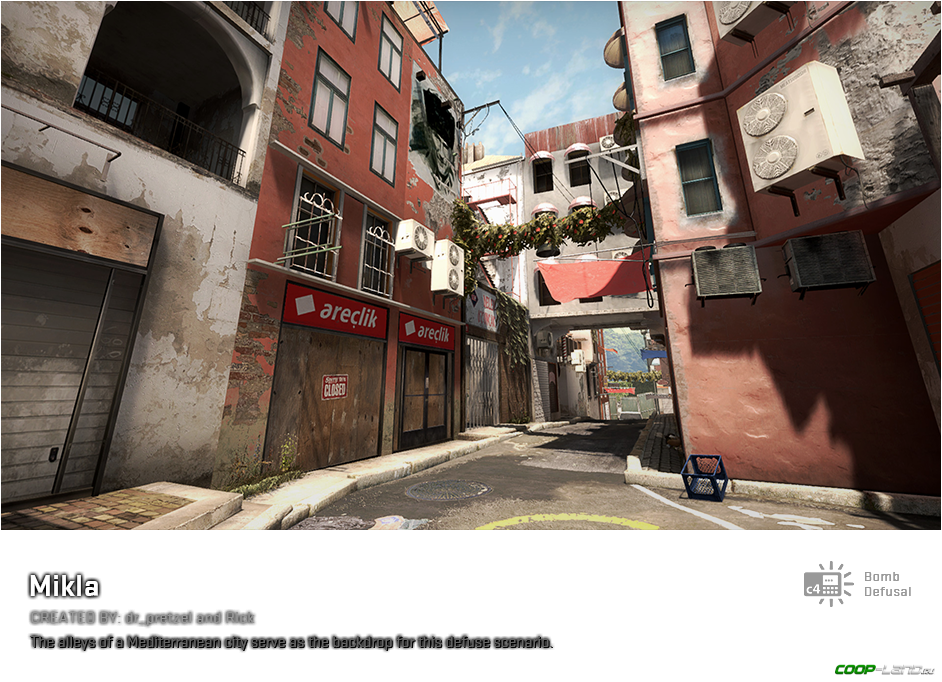Open the Mikla map preview image
The height and width of the screenshot is (682, 942).
click(471, 265)
